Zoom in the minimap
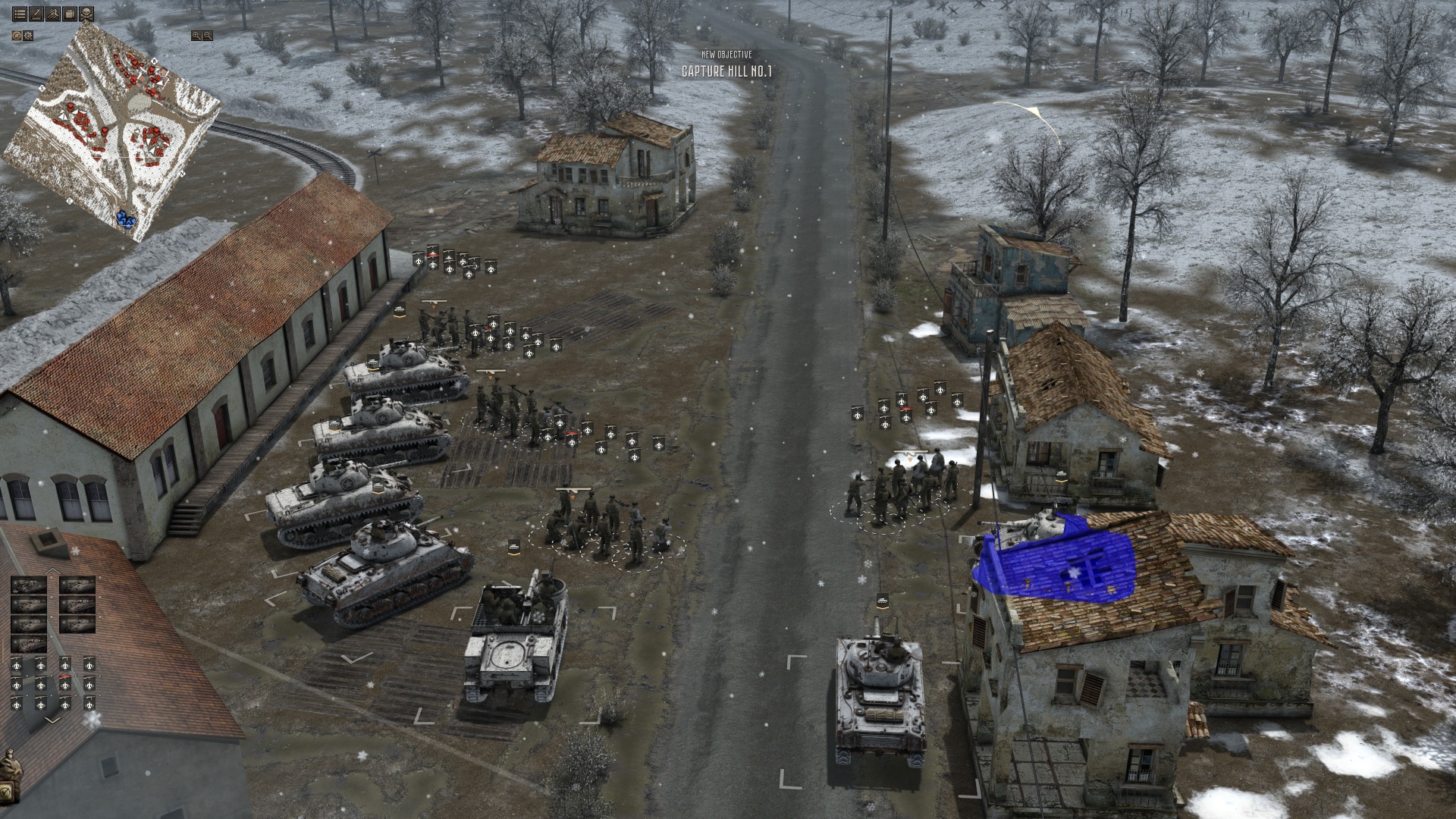Image resolution: width=1456 pixels, height=819 pixels. tap(196, 36)
